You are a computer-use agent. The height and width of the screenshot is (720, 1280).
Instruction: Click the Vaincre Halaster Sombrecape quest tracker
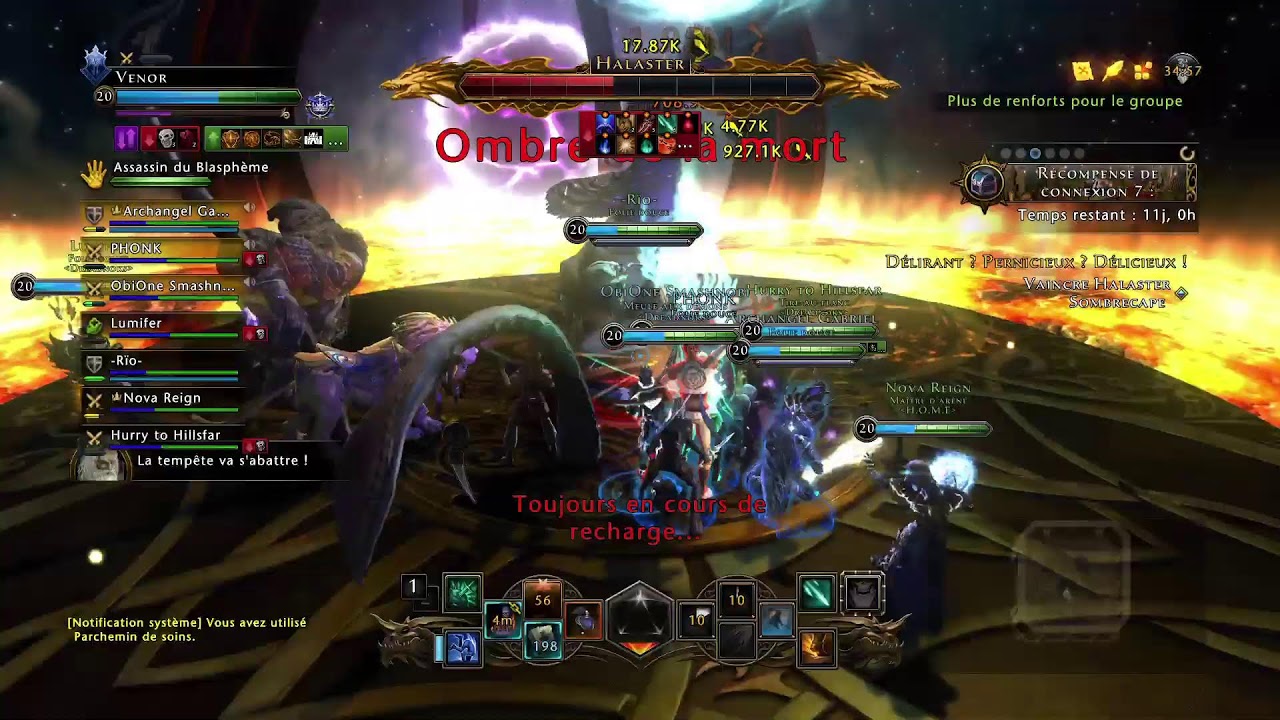pos(1096,293)
